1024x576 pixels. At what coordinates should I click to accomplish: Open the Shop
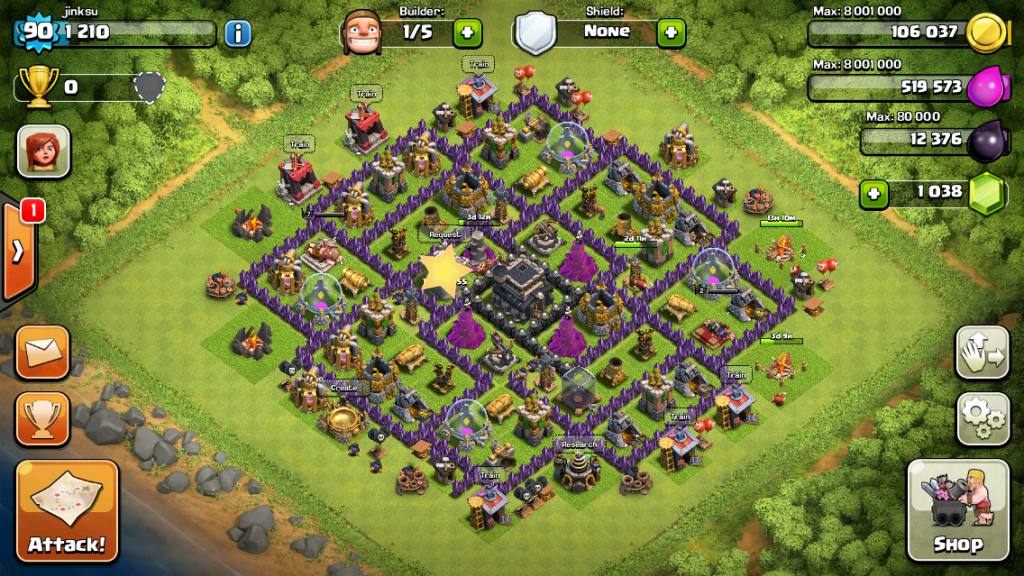pyautogui.click(x=957, y=510)
